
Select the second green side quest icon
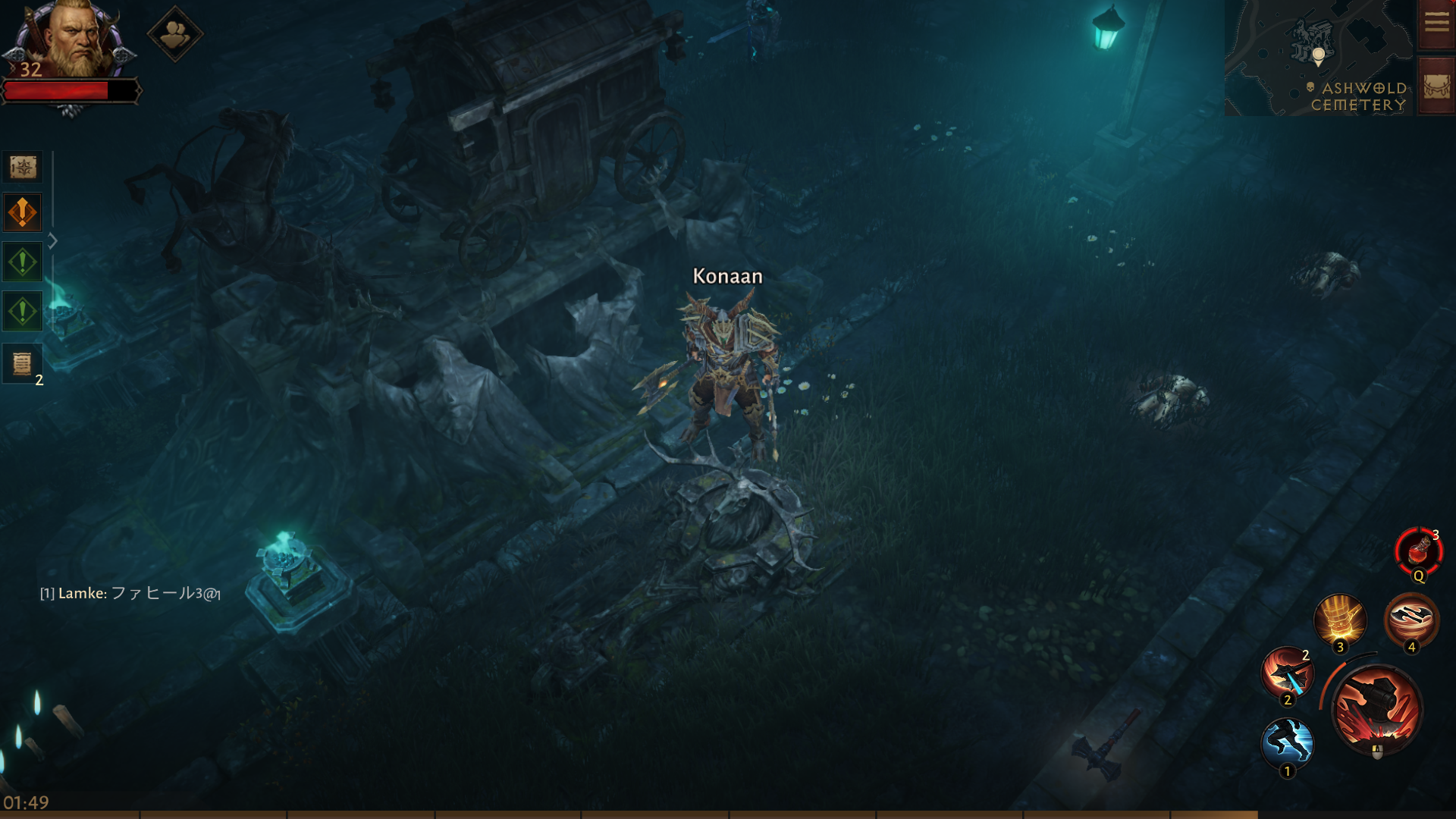coord(23,312)
